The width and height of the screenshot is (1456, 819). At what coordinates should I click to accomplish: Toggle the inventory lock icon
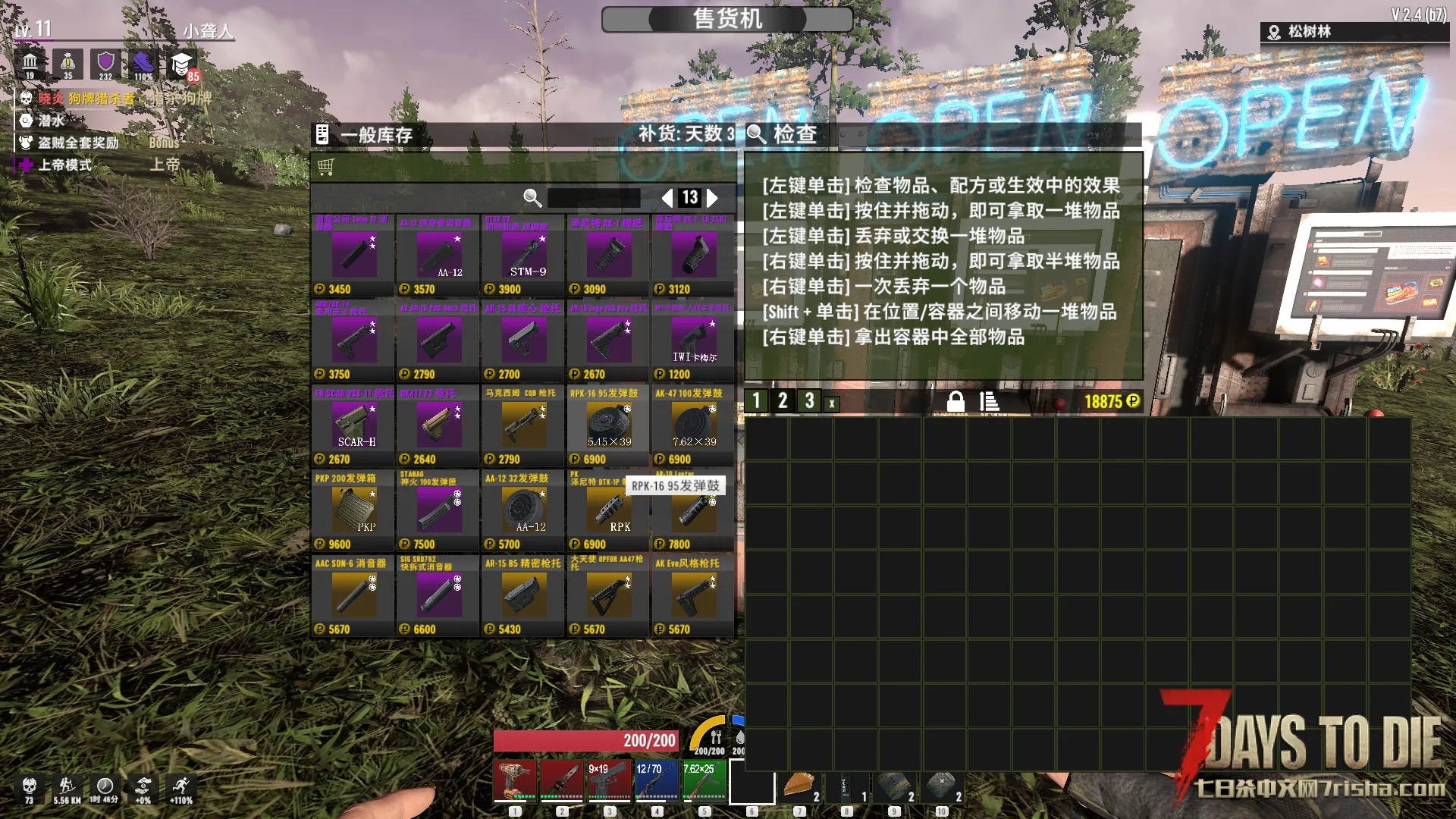[x=955, y=401]
